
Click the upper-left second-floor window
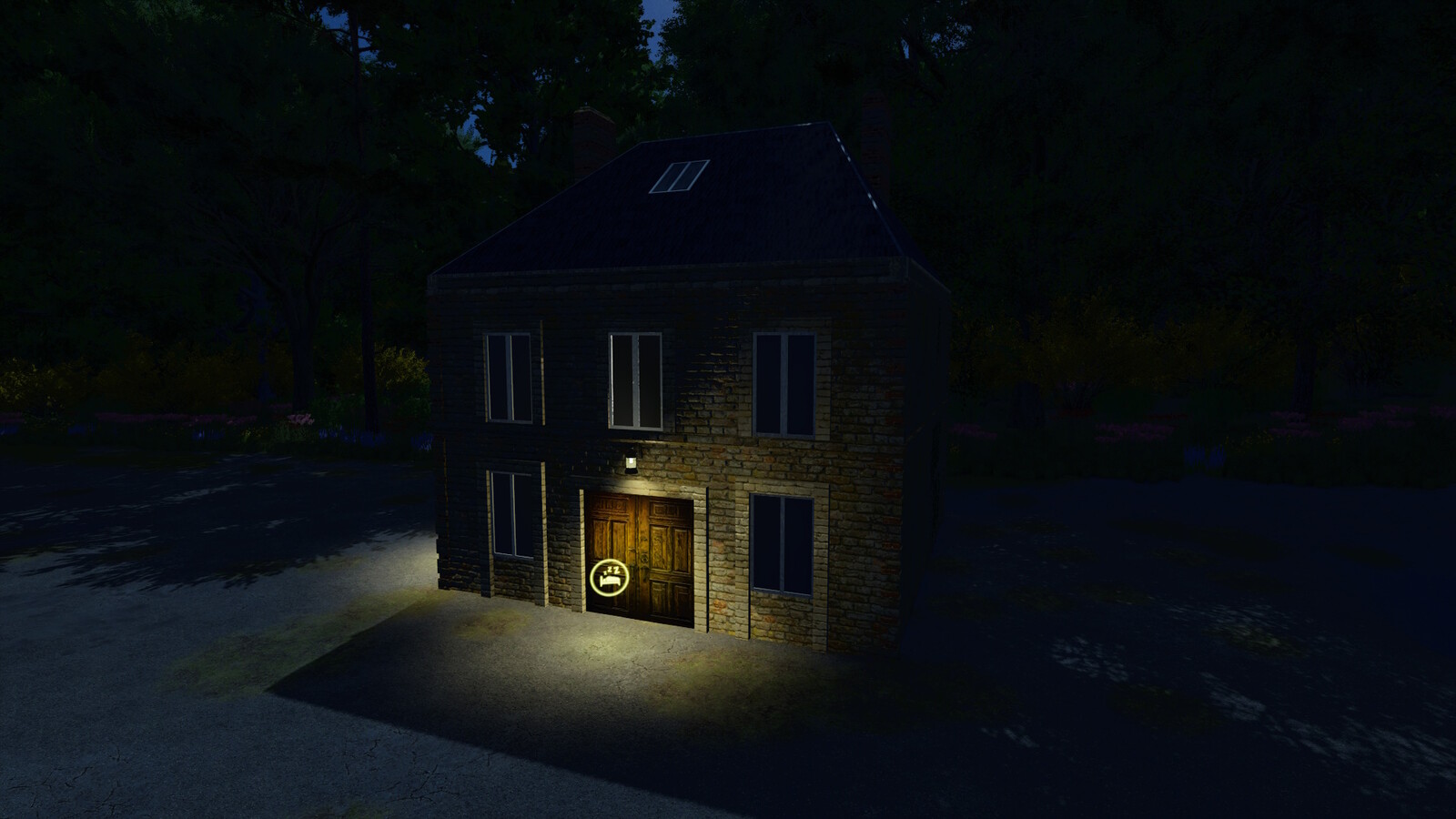coord(510,378)
